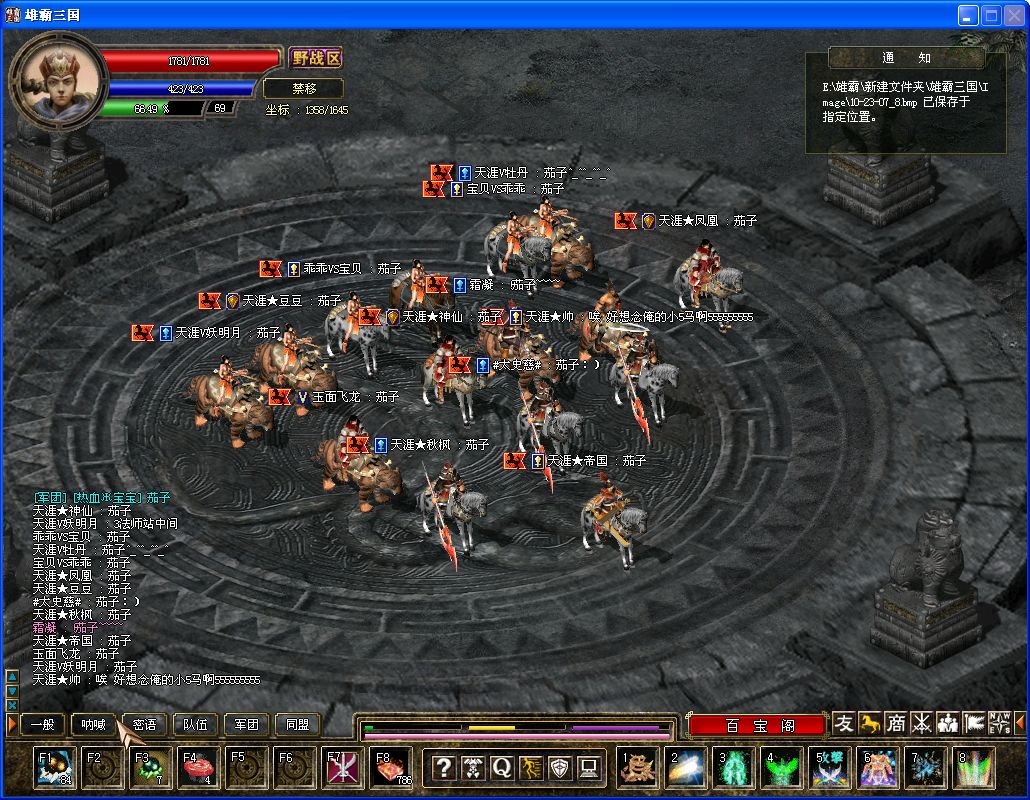
Task: Activate the white slash skill in slot 2
Action: click(686, 768)
